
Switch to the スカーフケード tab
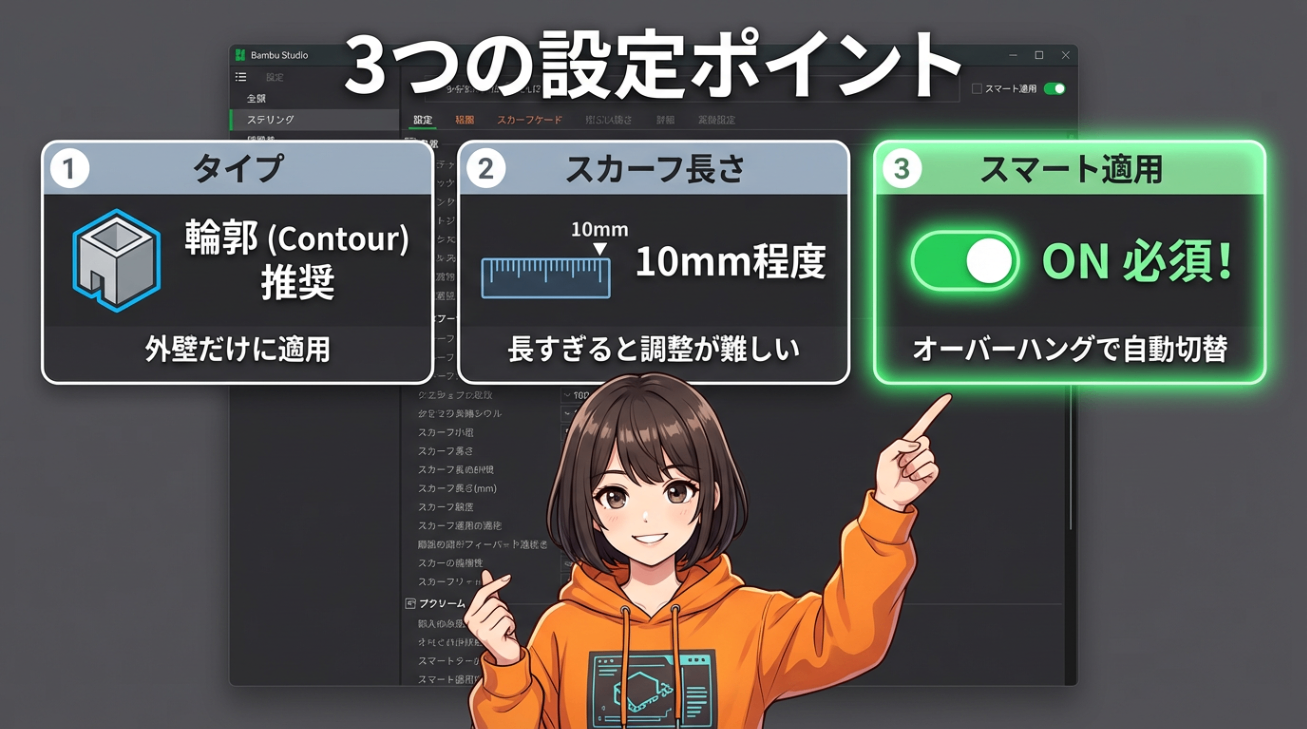click(x=529, y=118)
